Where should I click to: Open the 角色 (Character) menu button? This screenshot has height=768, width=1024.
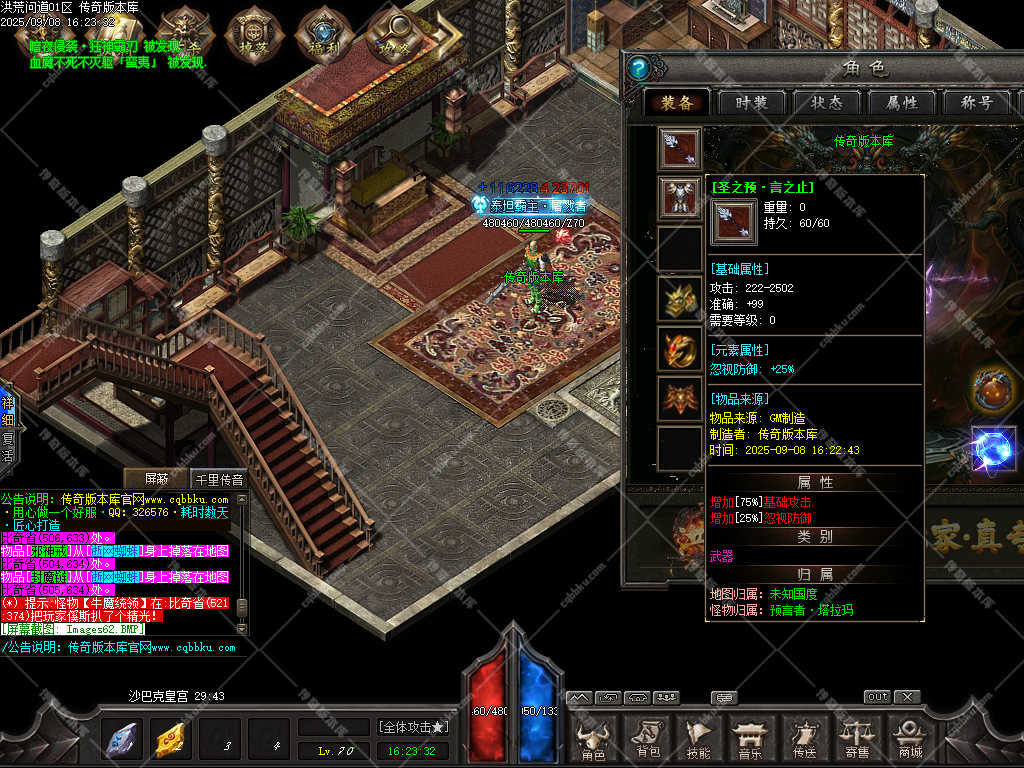click(x=593, y=739)
